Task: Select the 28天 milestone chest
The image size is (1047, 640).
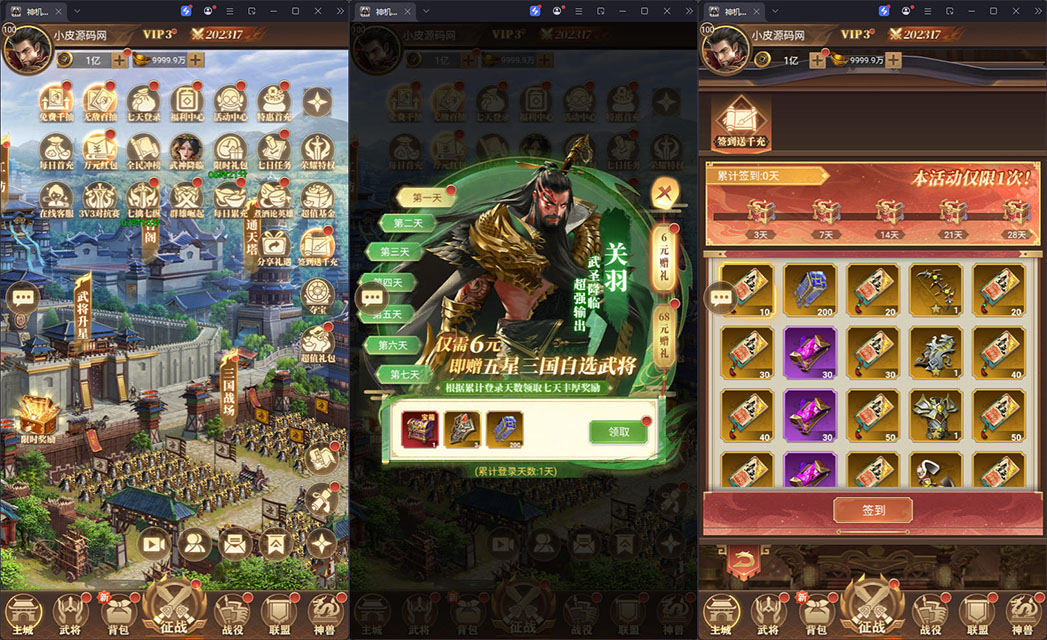Action: coord(1016,213)
